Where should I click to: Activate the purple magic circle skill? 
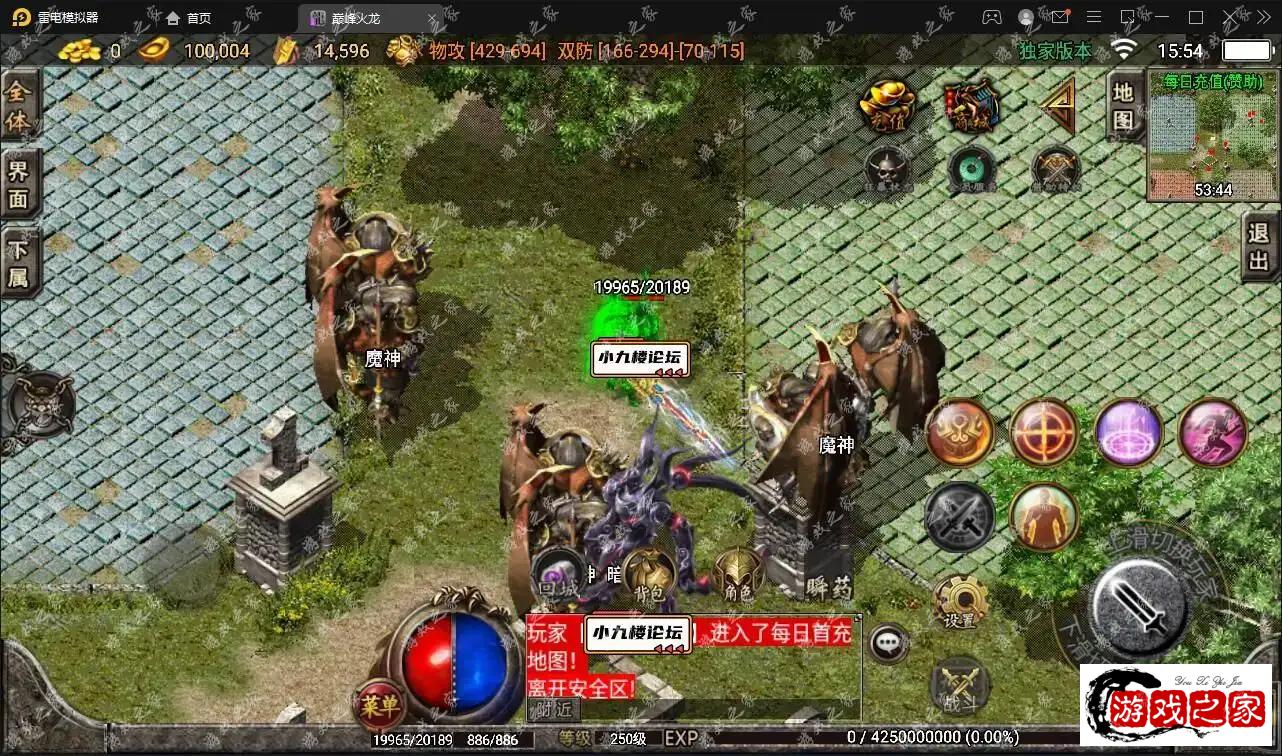click(x=1128, y=433)
